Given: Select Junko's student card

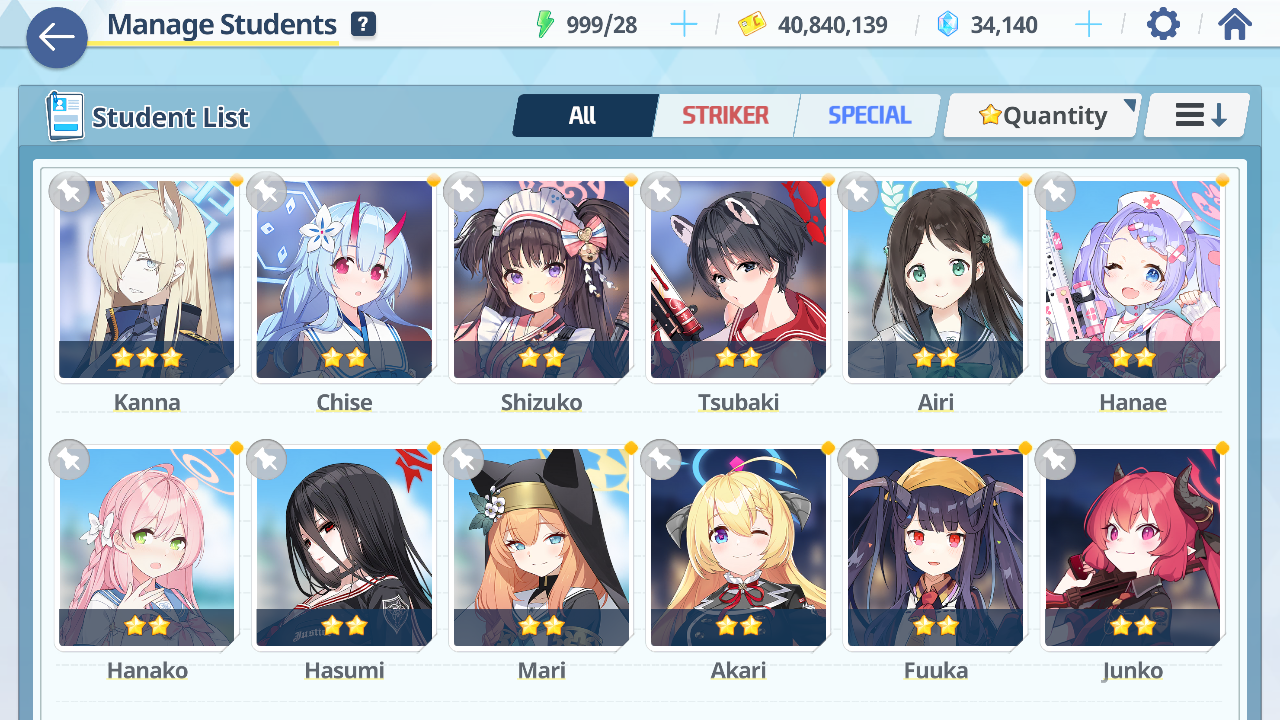Looking at the screenshot, I should [1132, 547].
